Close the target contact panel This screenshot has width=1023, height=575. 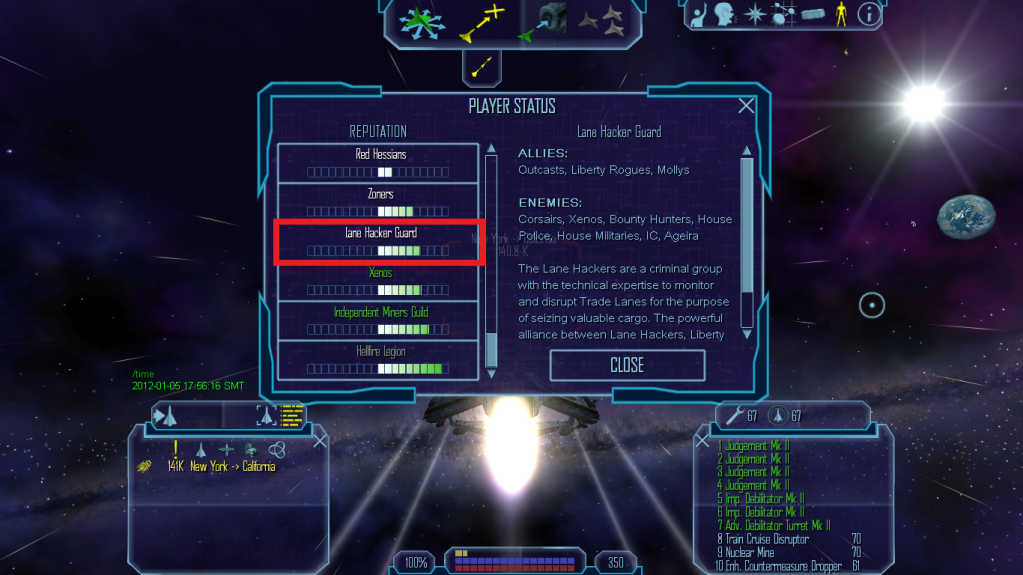[x=320, y=440]
